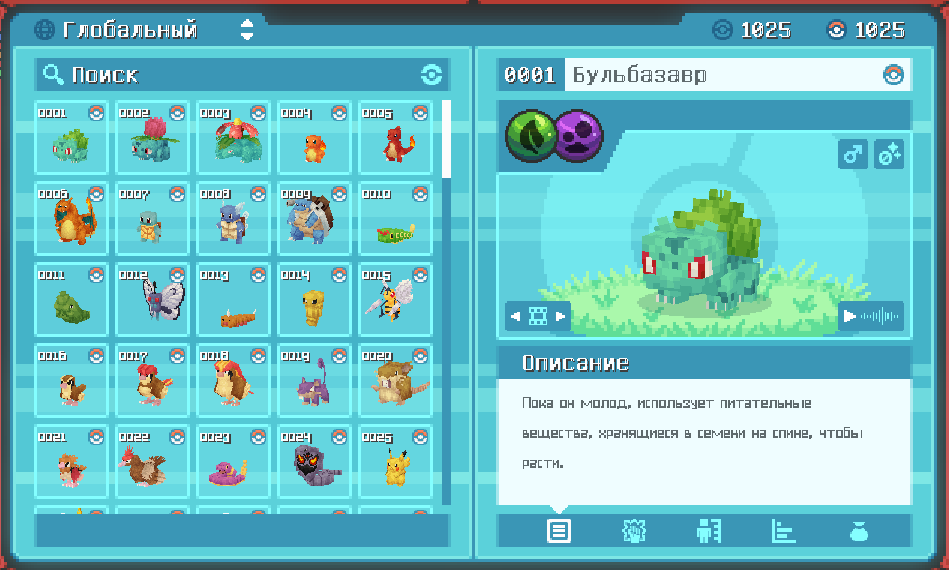This screenshot has width=949, height=570.
Task: Toggle the shiny variant button
Action: (x=889, y=155)
